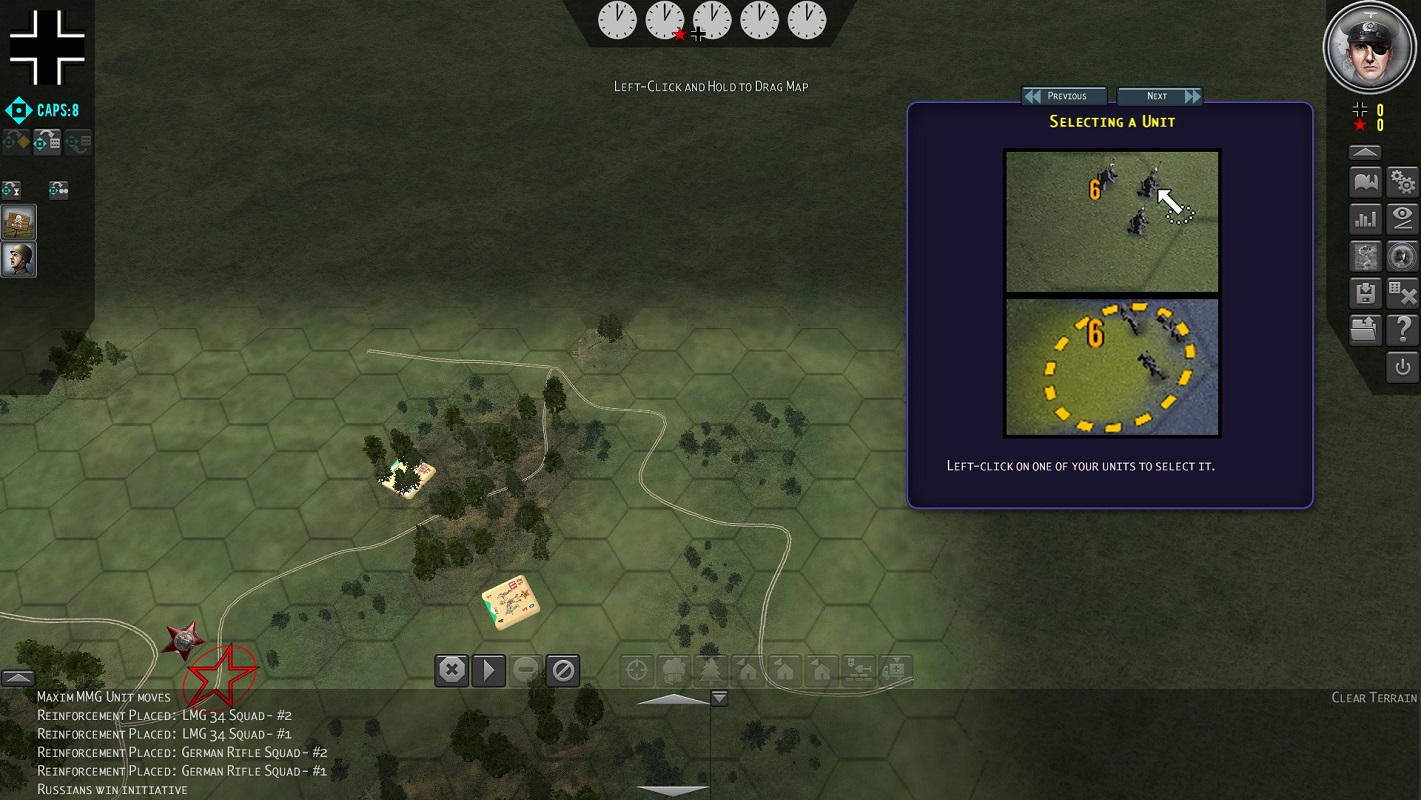Open the gears settings button

pos(1403,183)
